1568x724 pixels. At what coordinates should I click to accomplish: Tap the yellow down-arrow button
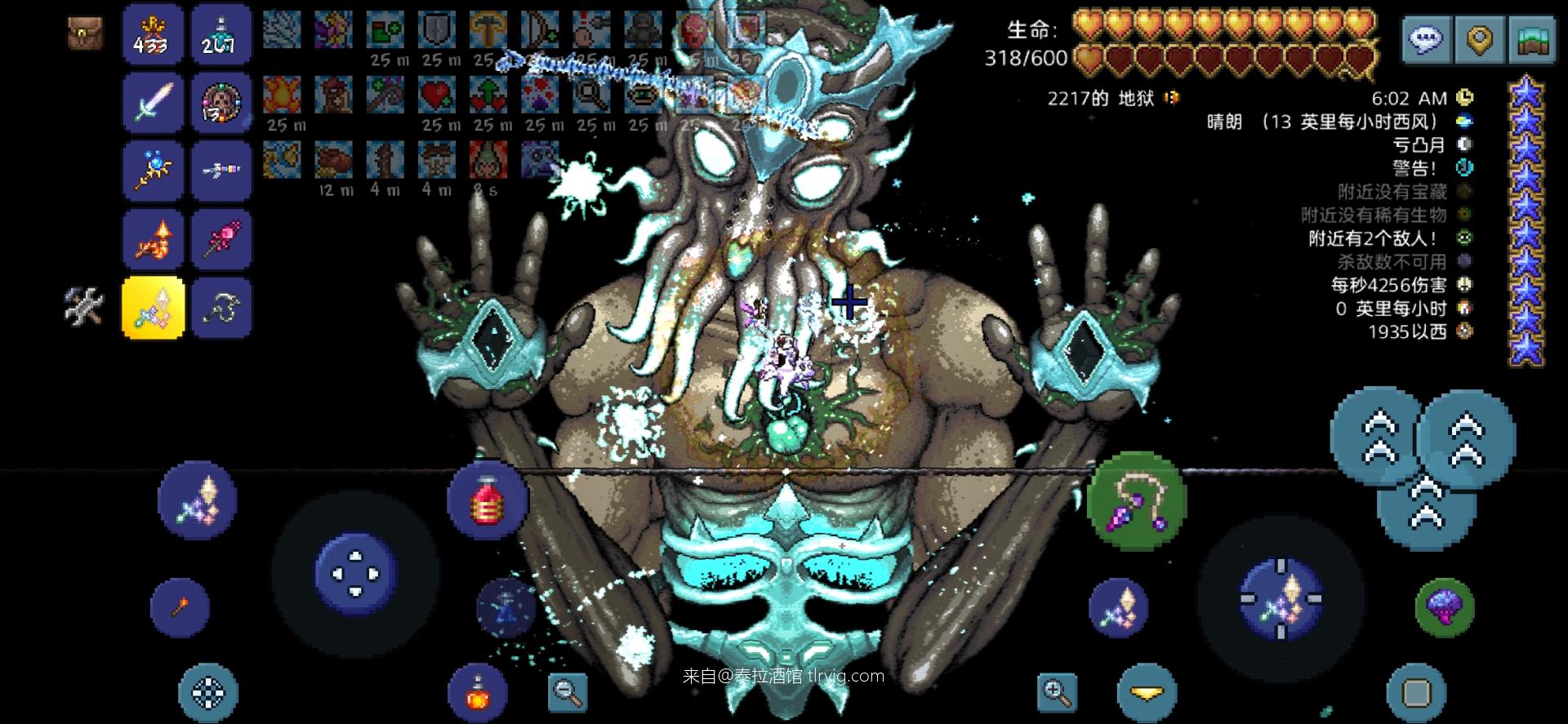(x=1147, y=693)
